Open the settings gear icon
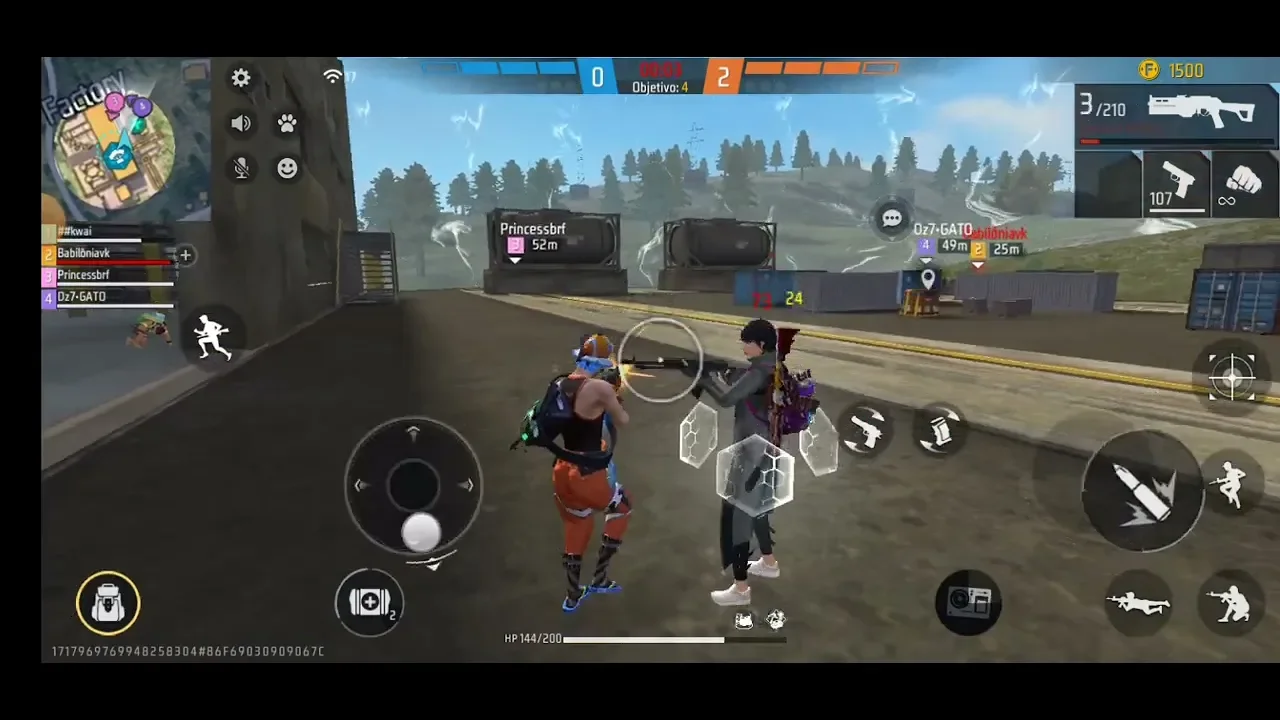This screenshot has width=1280, height=720. [x=241, y=78]
